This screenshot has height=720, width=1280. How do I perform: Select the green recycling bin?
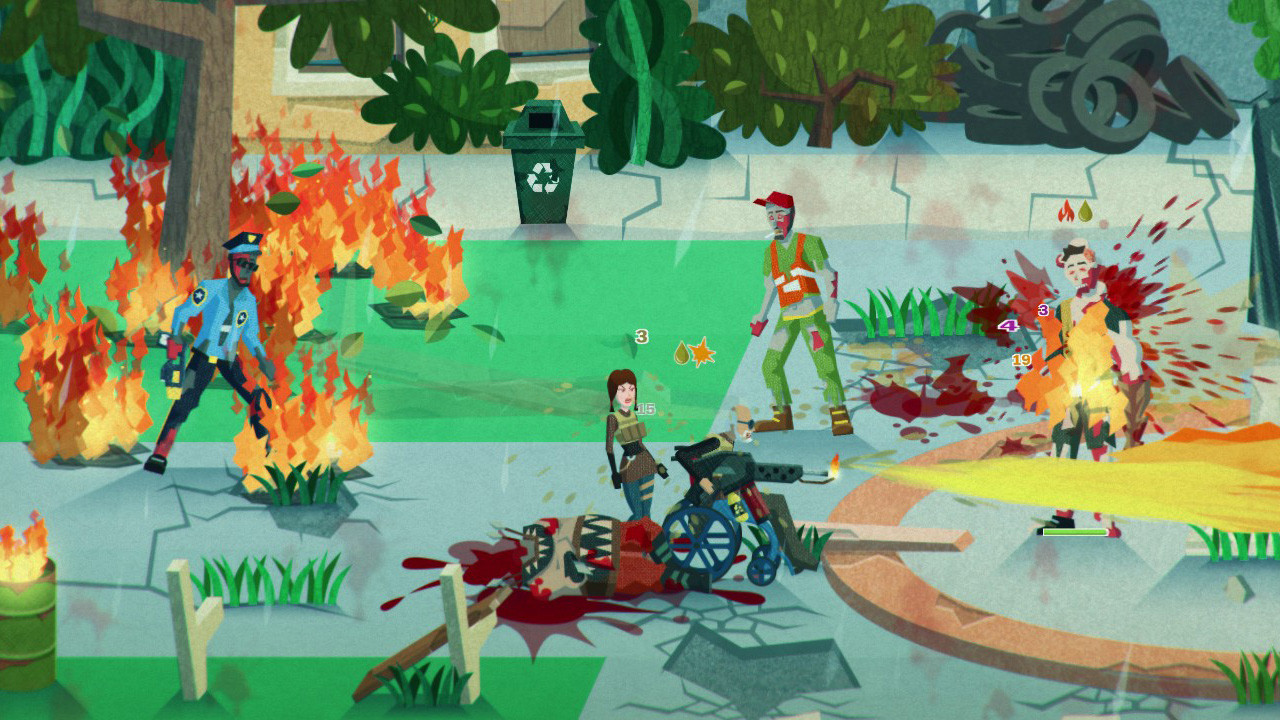click(544, 165)
